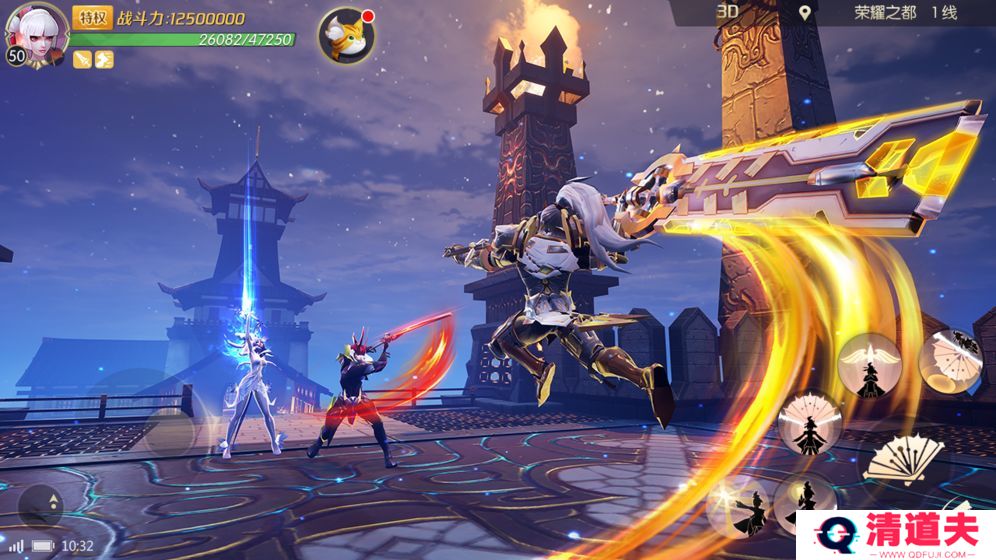Select the running figure buff icon

[x=104, y=60]
